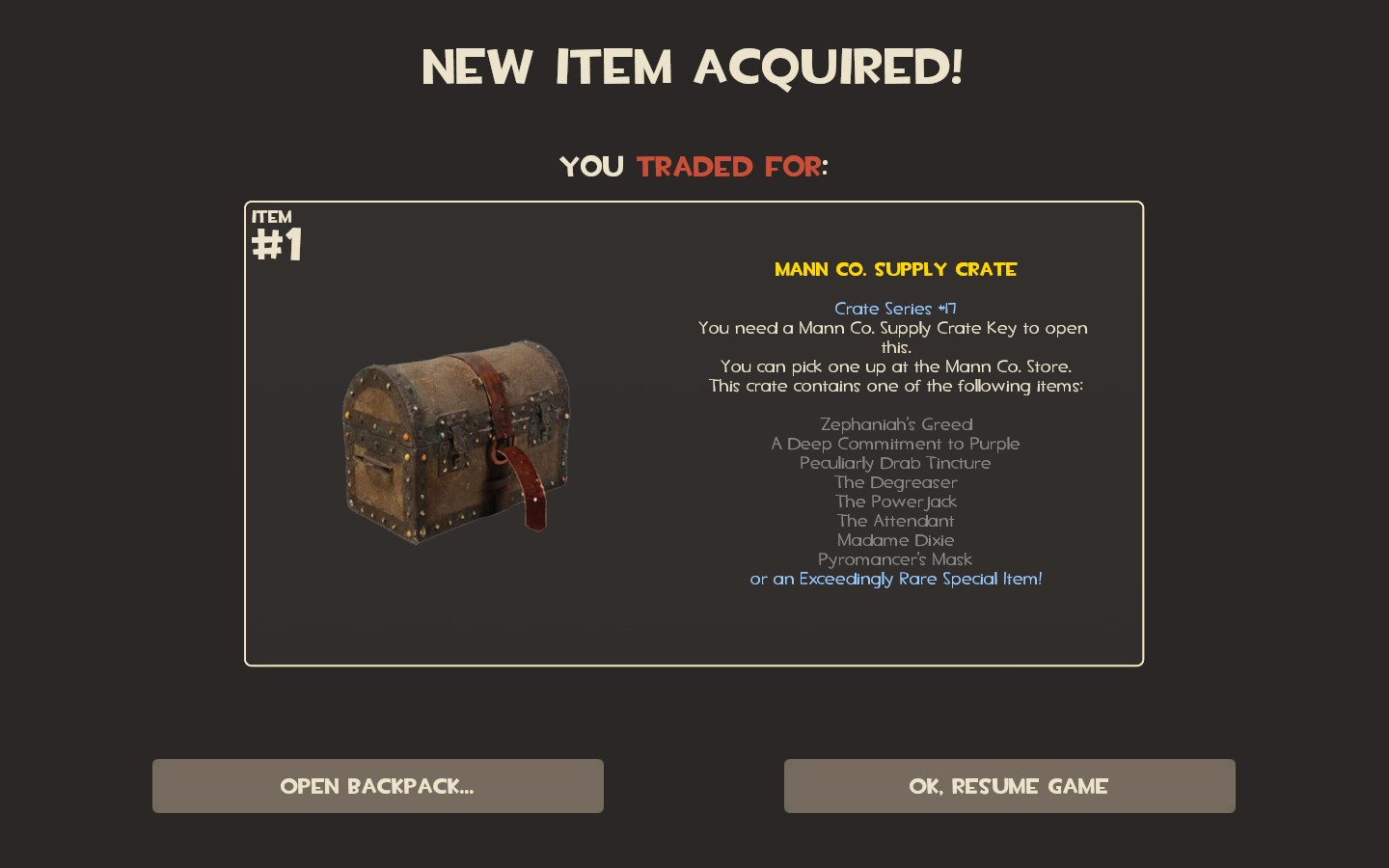
Task: Select The Degreaser from the crate contents
Action: [x=895, y=482]
